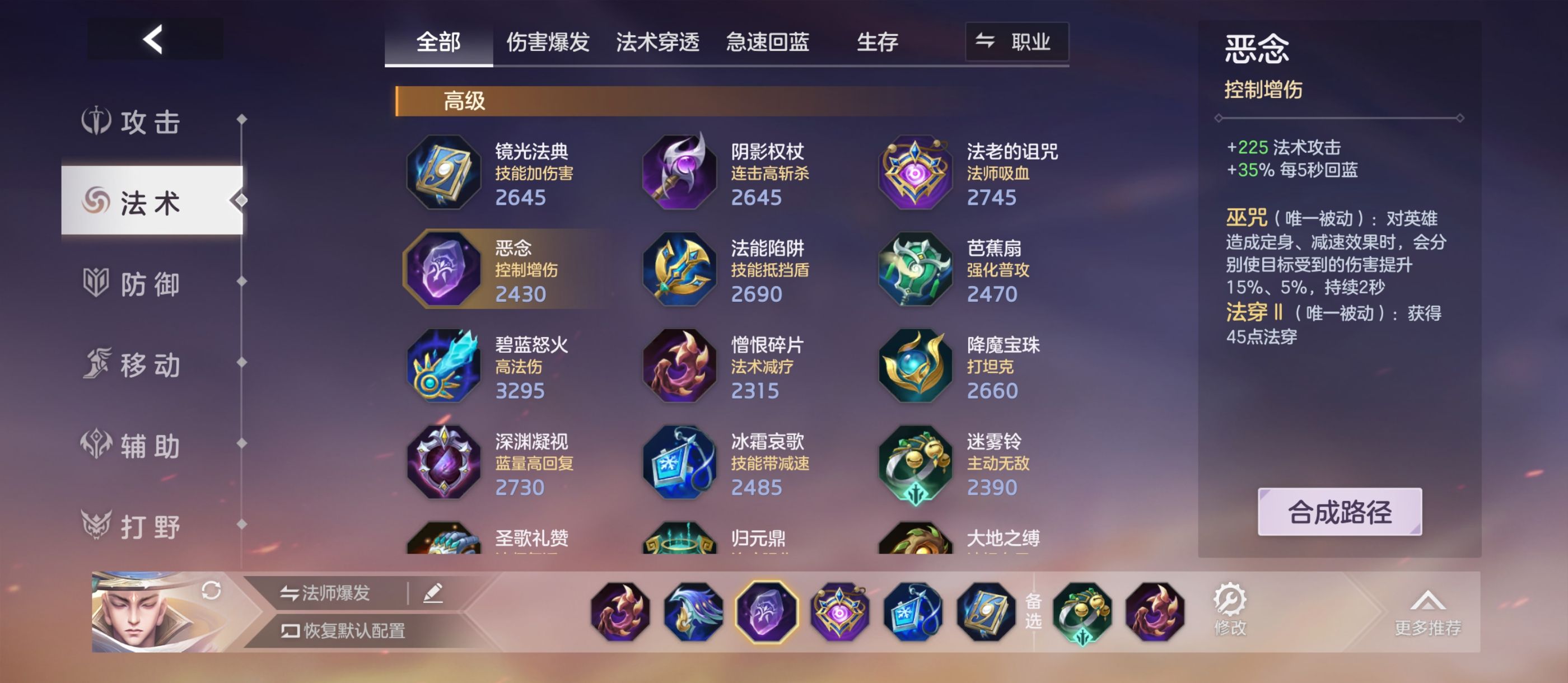Switch to the 法术穿透 tab
The height and width of the screenshot is (683, 1568).
pyautogui.click(x=658, y=42)
